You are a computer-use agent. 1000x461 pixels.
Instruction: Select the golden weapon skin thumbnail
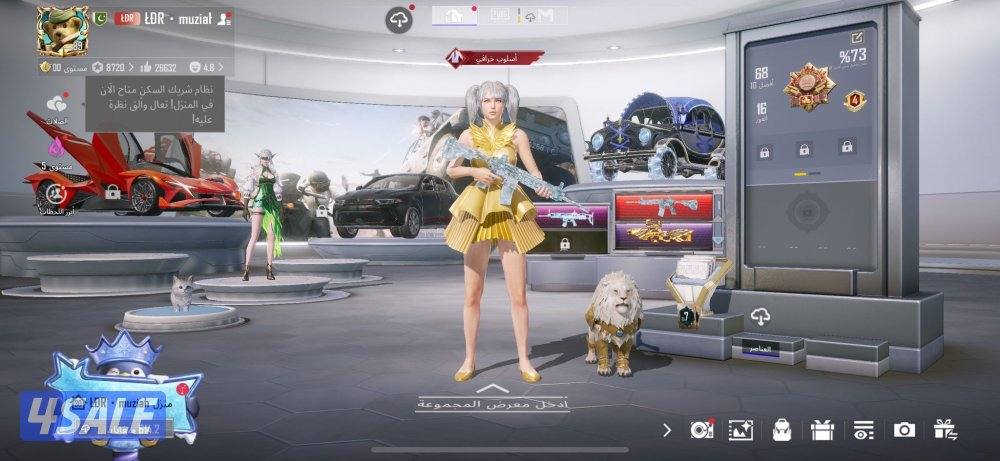[664, 235]
